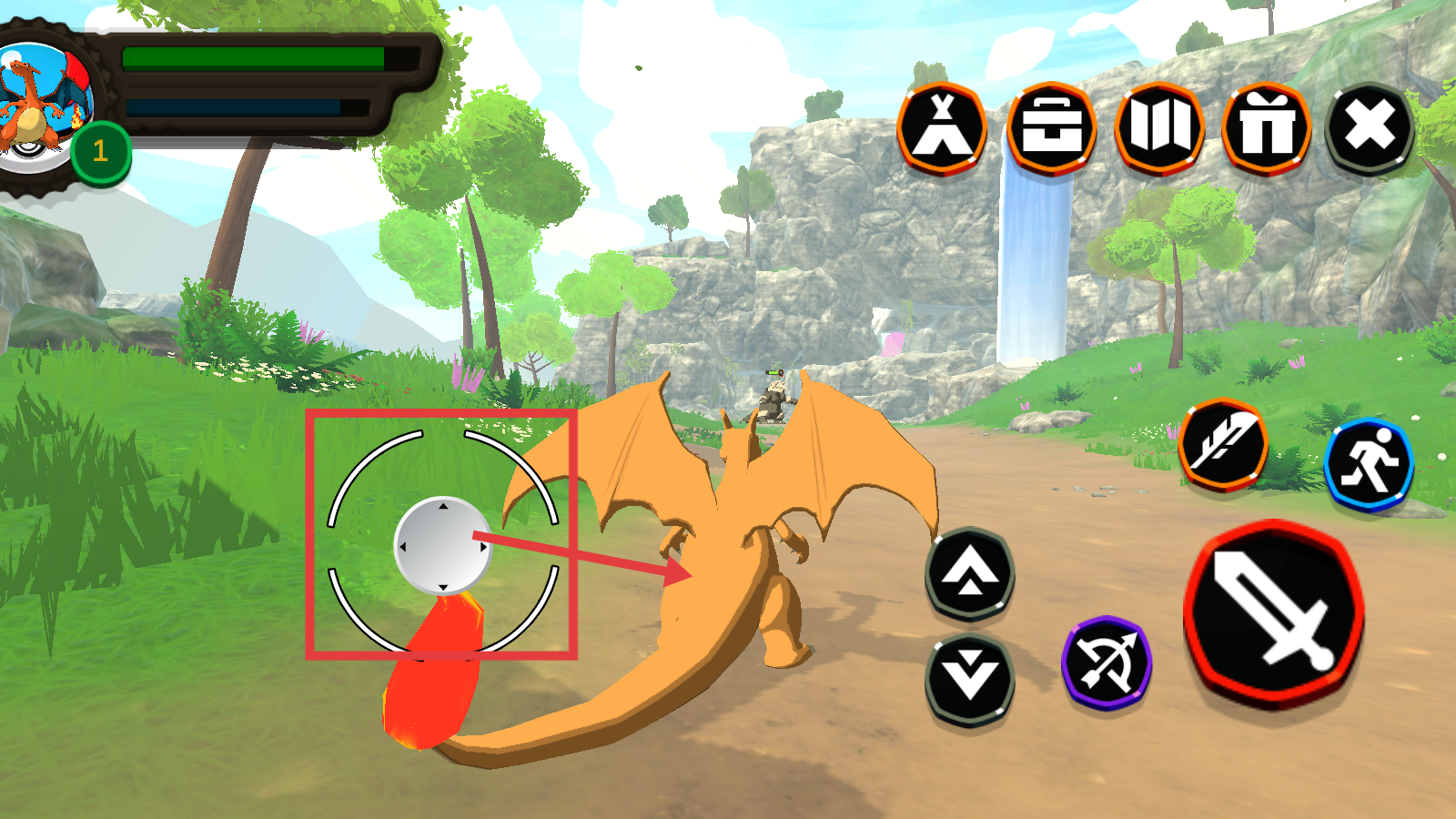Activate the feather fly ability
This screenshot has height=819, width=1456.
(1224, 445)
